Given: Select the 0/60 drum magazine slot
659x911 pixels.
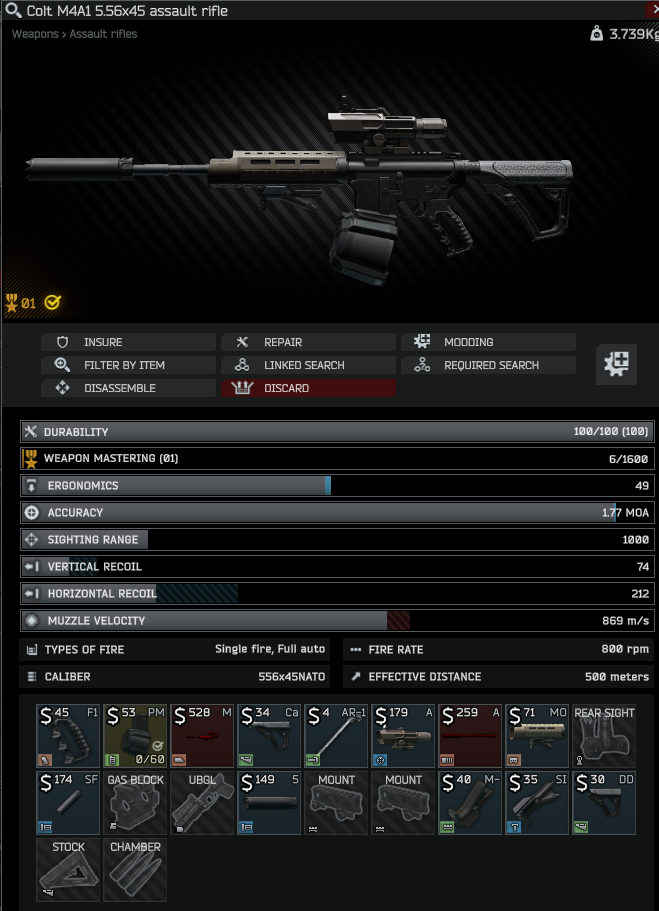Looking at the screenshot, I should pyautogui.click(x=136, y=736).
